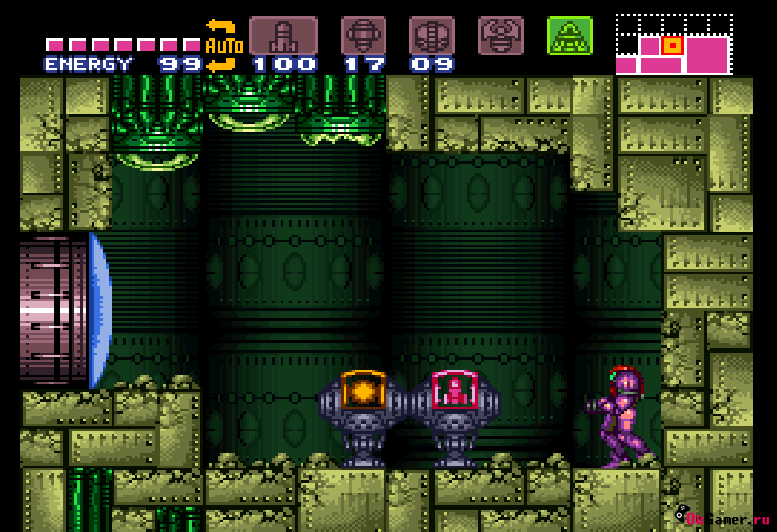Viewport: 777px width, 532px height.
Task: Select the missile weapon icon
Action: 283,36
